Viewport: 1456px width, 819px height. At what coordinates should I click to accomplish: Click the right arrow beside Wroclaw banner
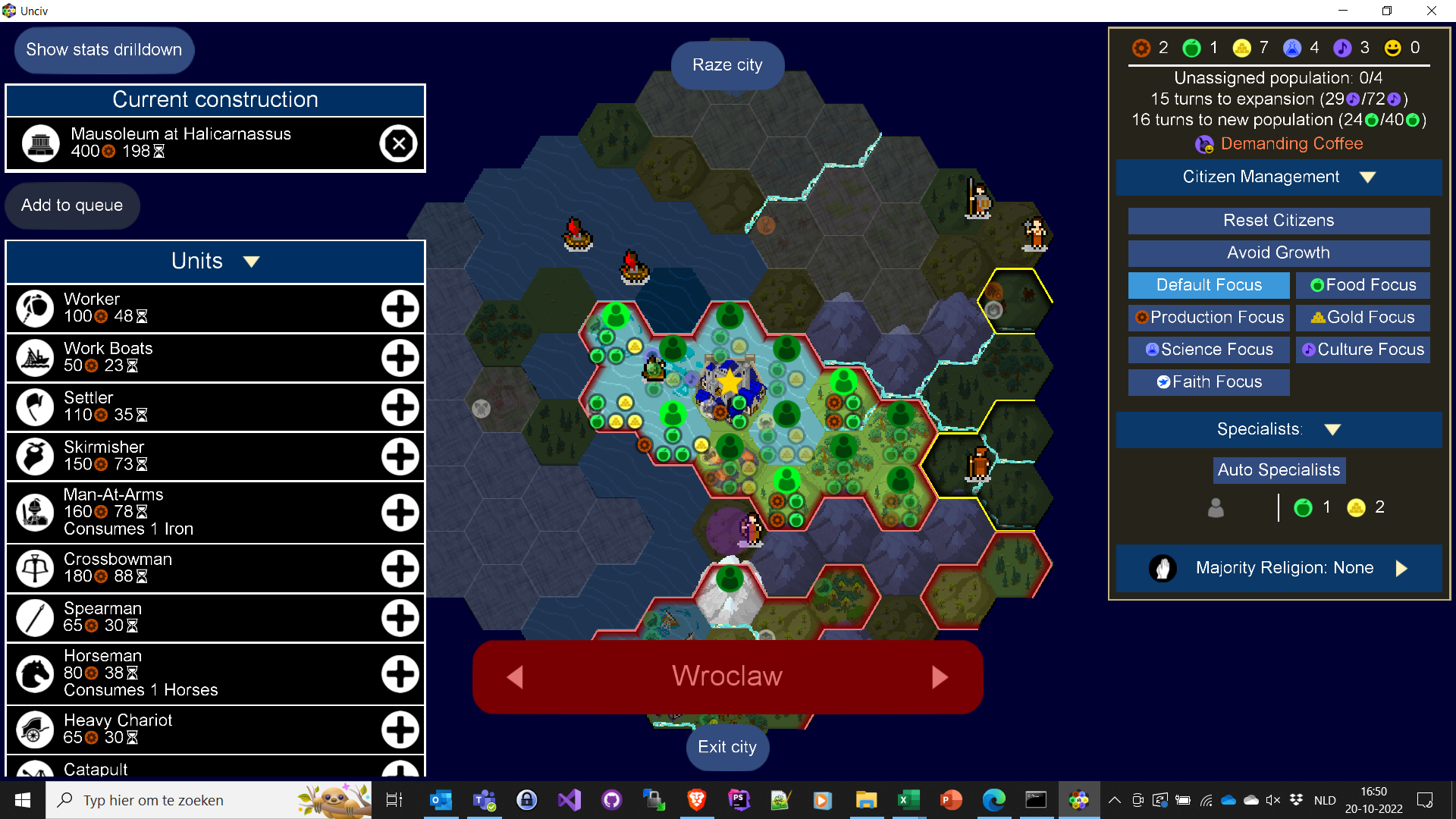940,677
